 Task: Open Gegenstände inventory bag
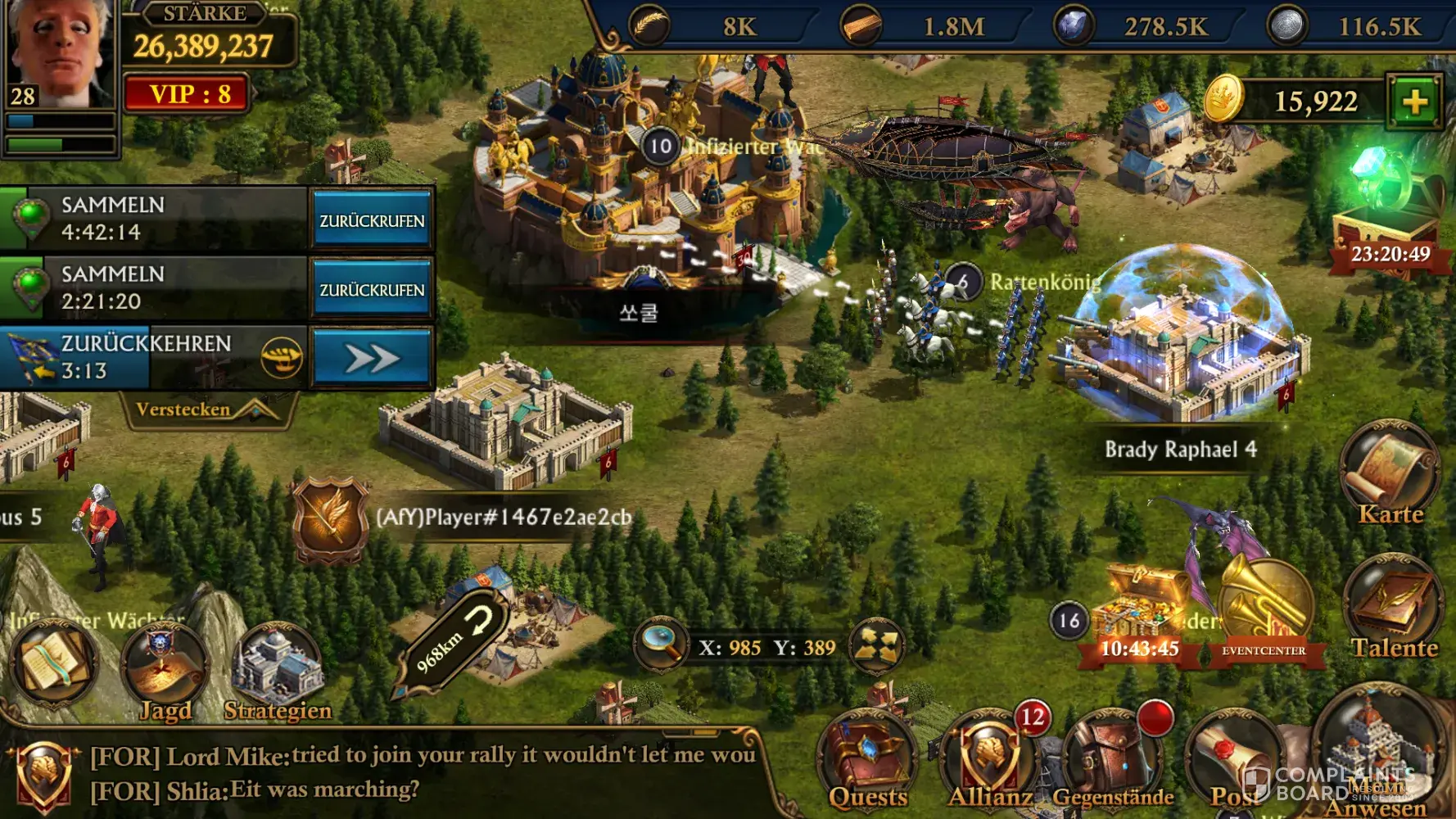1112,762
